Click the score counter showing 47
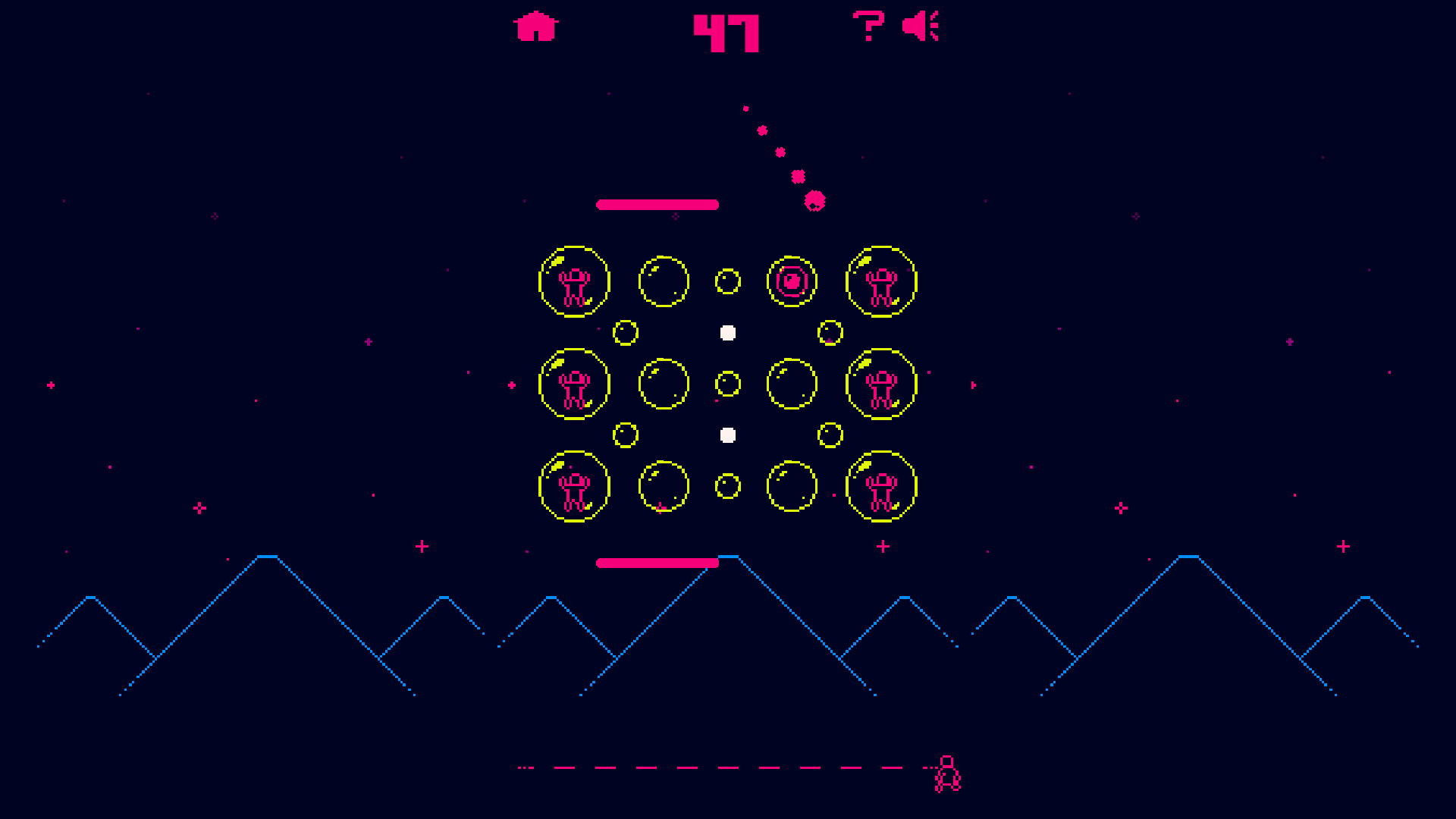Screen dimensions: 1456x819 [726, 30]
